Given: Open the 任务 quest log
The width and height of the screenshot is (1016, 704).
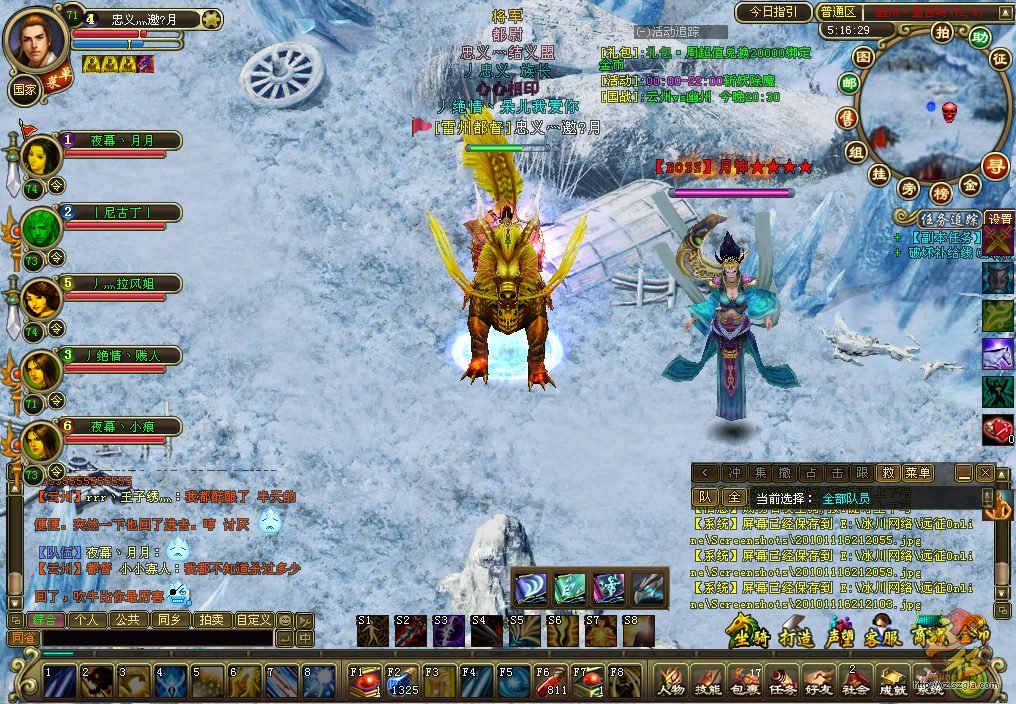Looking at the screenshot, I should coord(781,682).
